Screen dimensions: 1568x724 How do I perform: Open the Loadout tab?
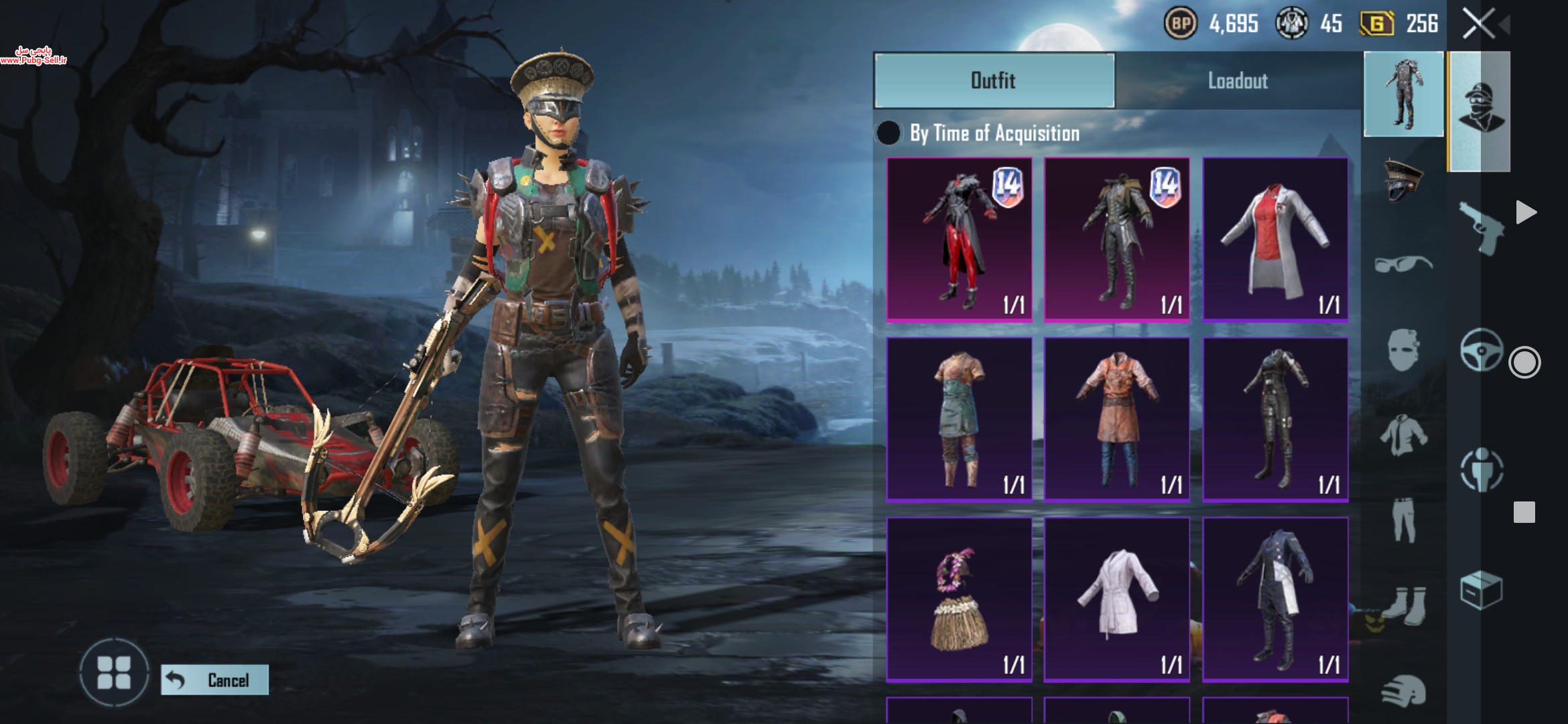(1238, 80)
